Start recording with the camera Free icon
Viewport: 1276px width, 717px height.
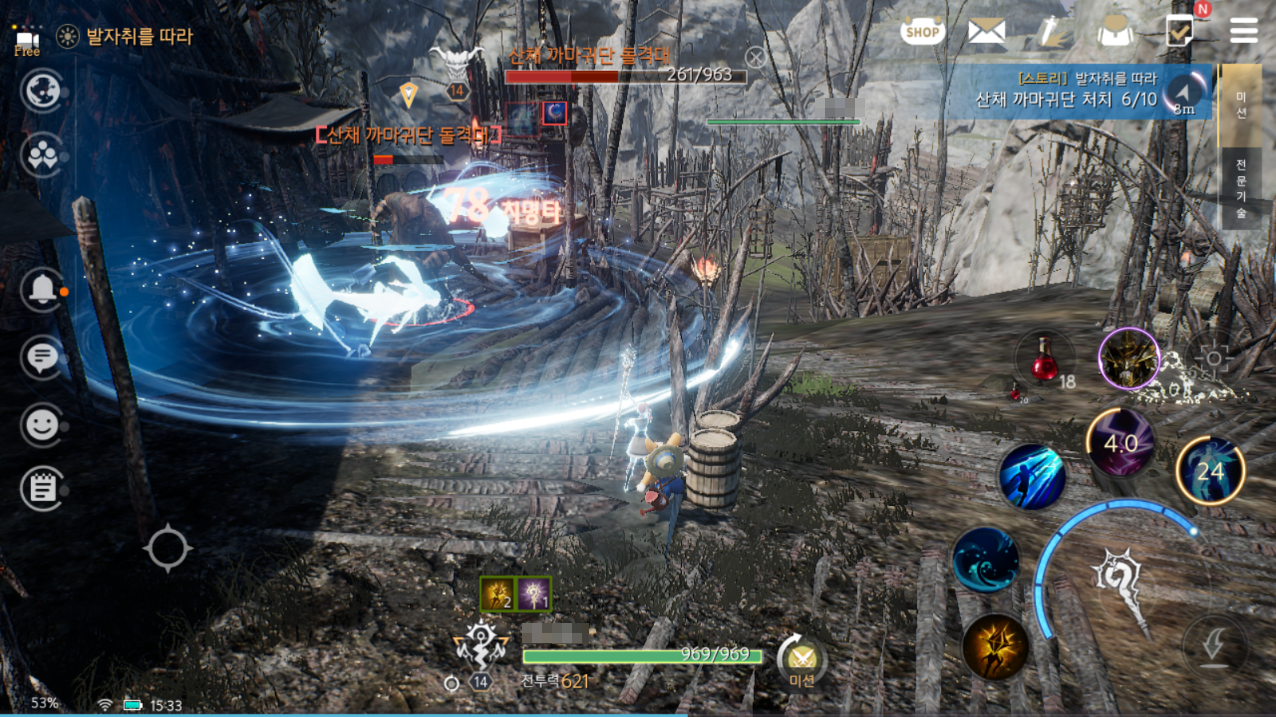tap(27, 41)
